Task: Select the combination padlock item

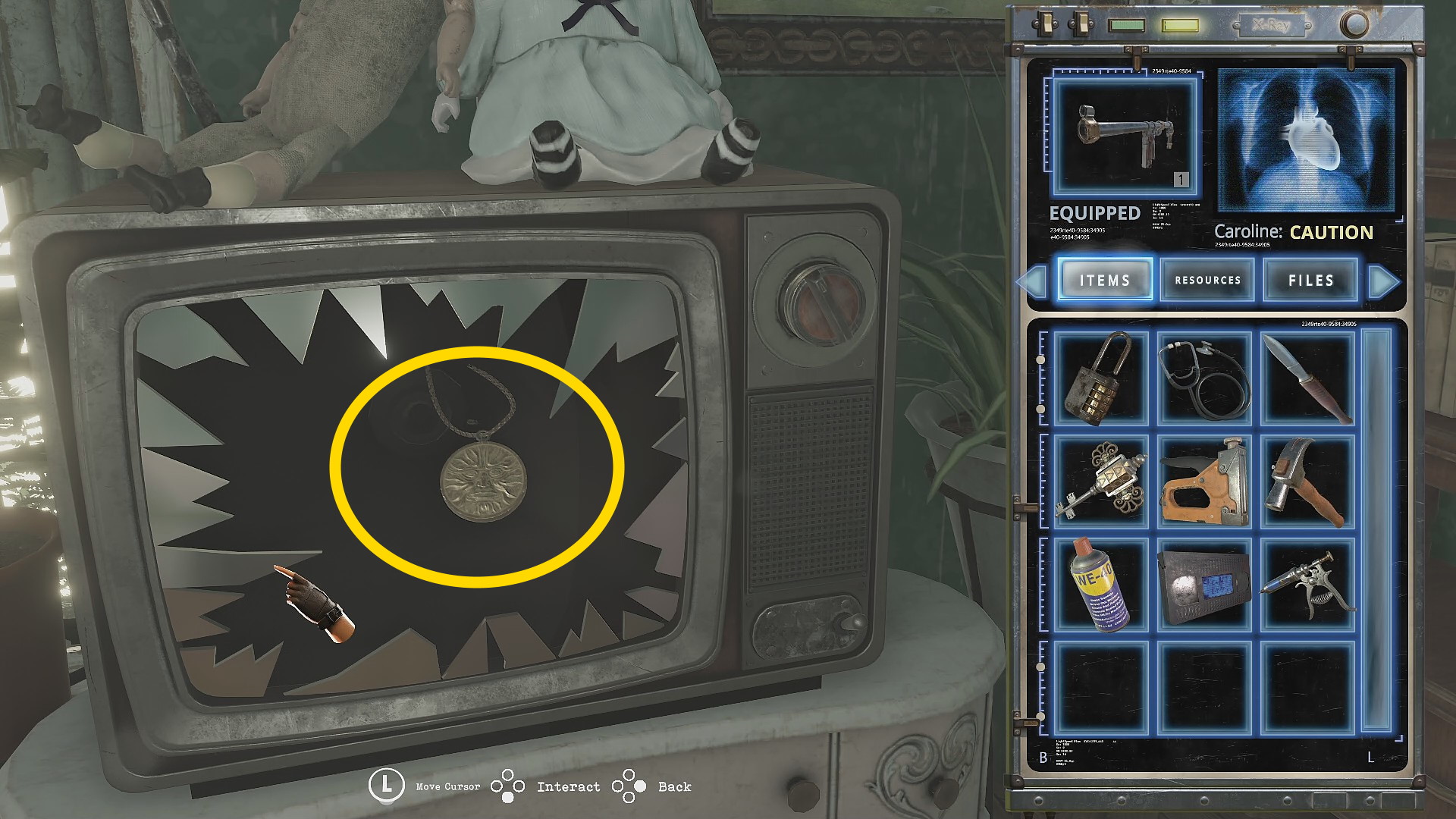Action: [x=1101, y=378]
